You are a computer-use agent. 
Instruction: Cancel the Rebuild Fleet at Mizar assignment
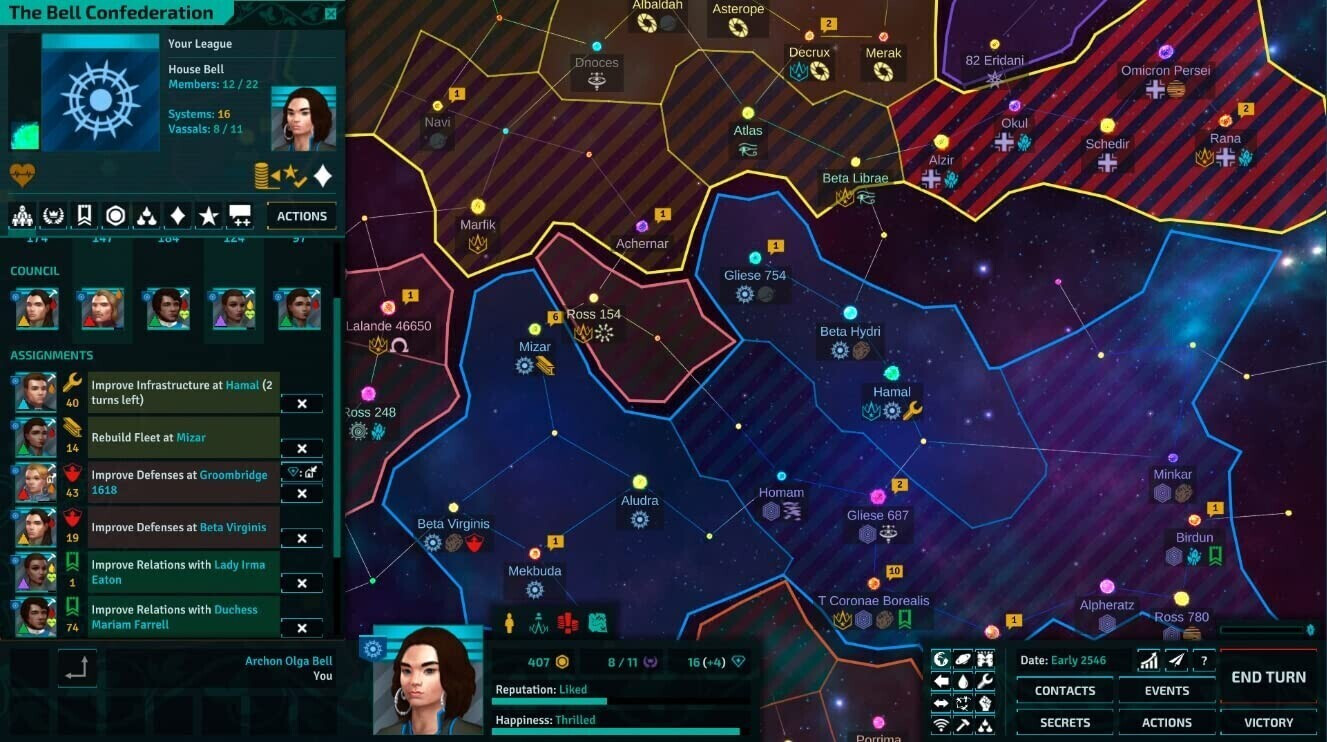[x=301, y=448]
